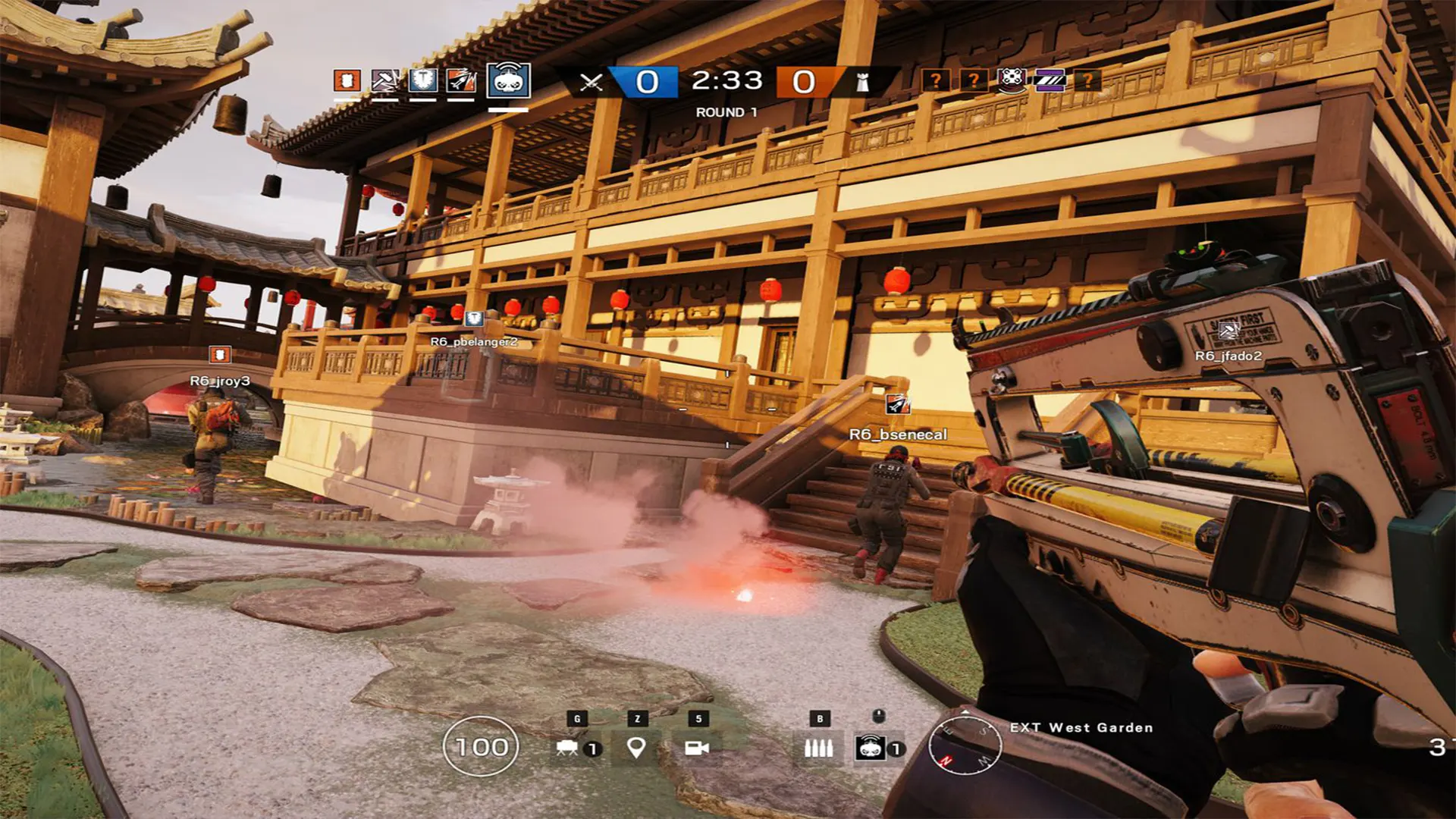1456x819 pixels.
Task: Select the purple enemy gadget icon
Action: pyautogui.click(x=1052, y=81)
